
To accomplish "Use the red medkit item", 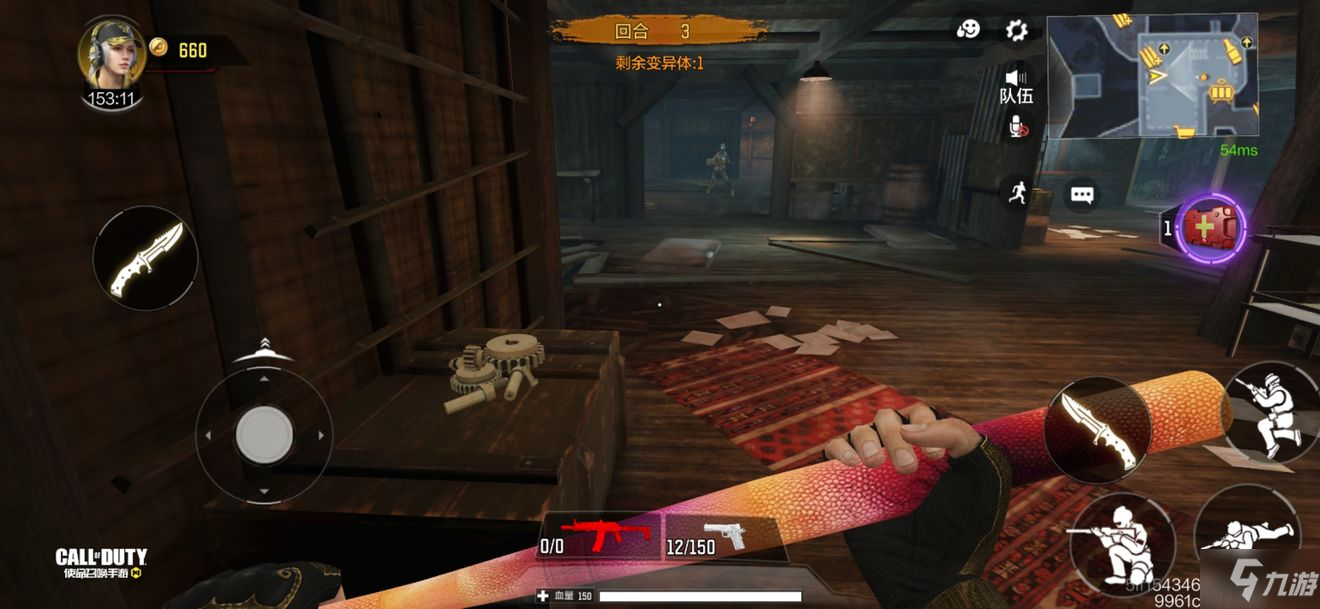I will pyautogui.click(x=1212, y=228).
